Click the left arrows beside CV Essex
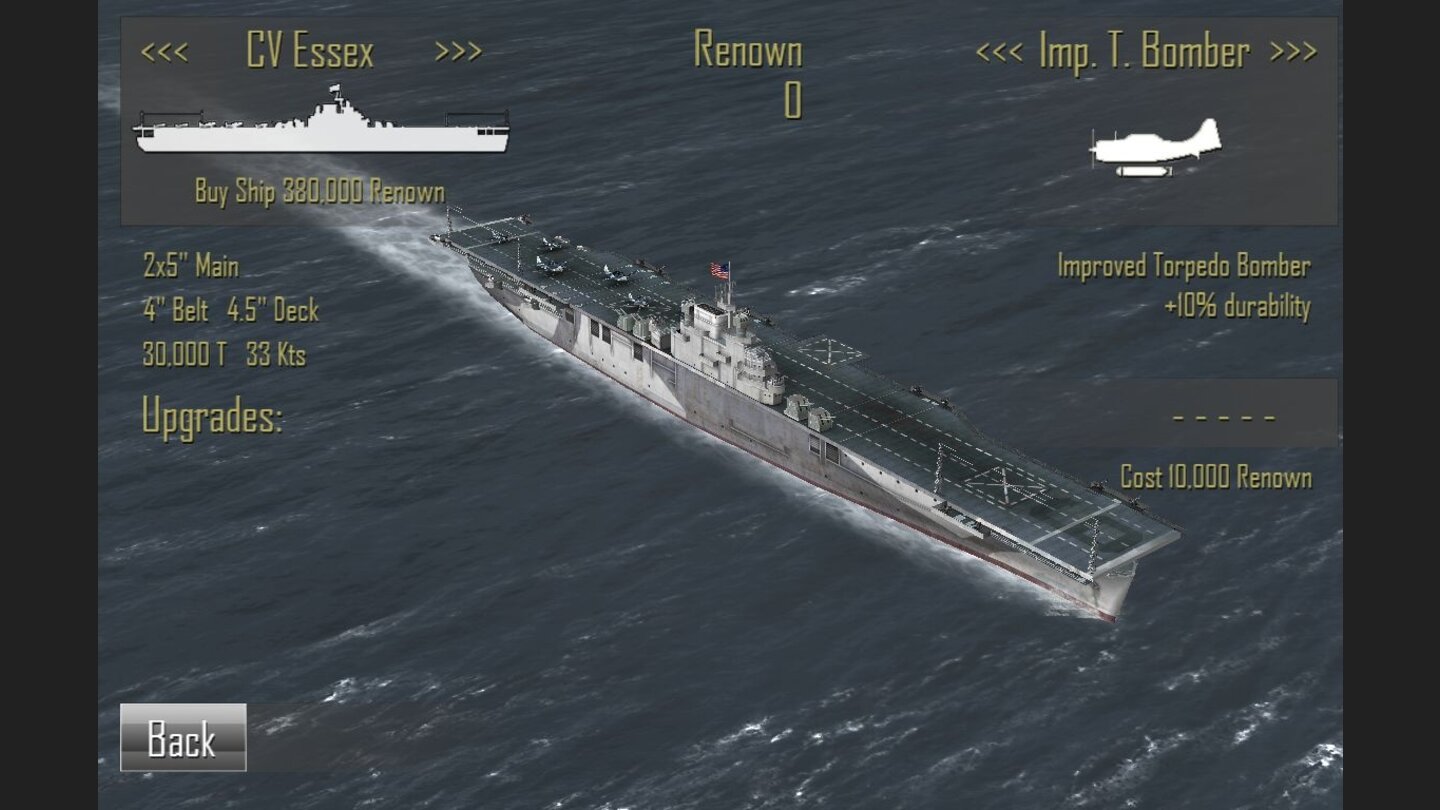The width and height of the screenshot is (1440, 810). pos(168,52)
